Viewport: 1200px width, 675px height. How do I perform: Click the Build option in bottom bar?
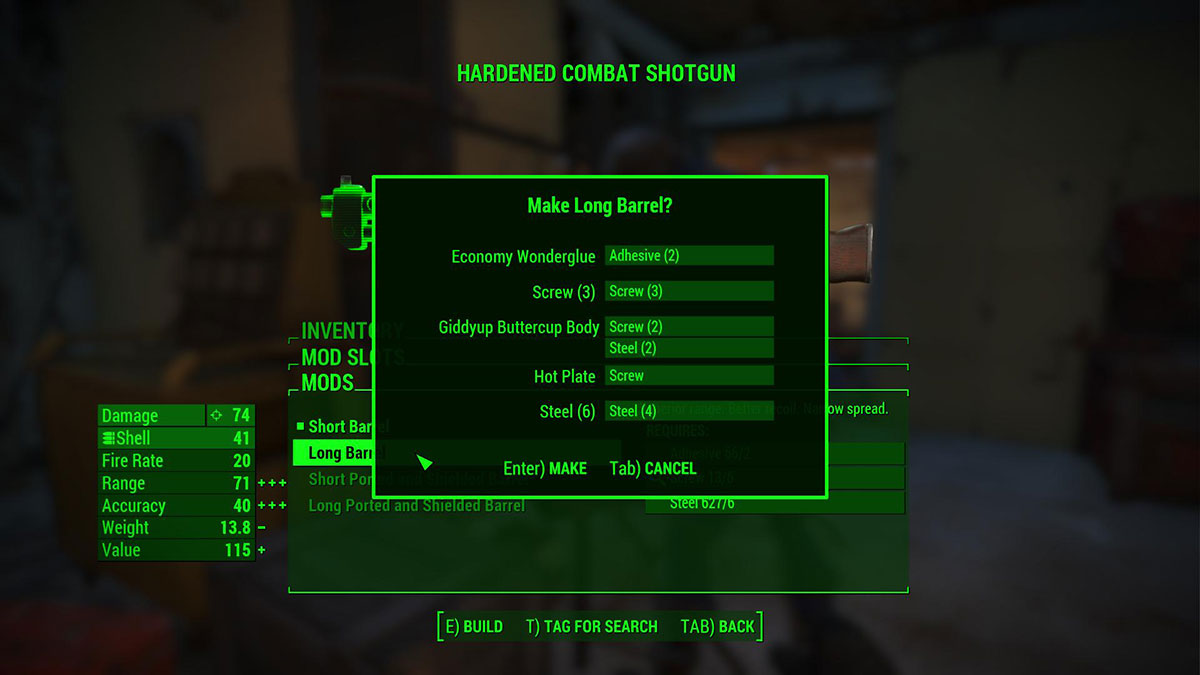pyautogui.click(x=473, y=627)
